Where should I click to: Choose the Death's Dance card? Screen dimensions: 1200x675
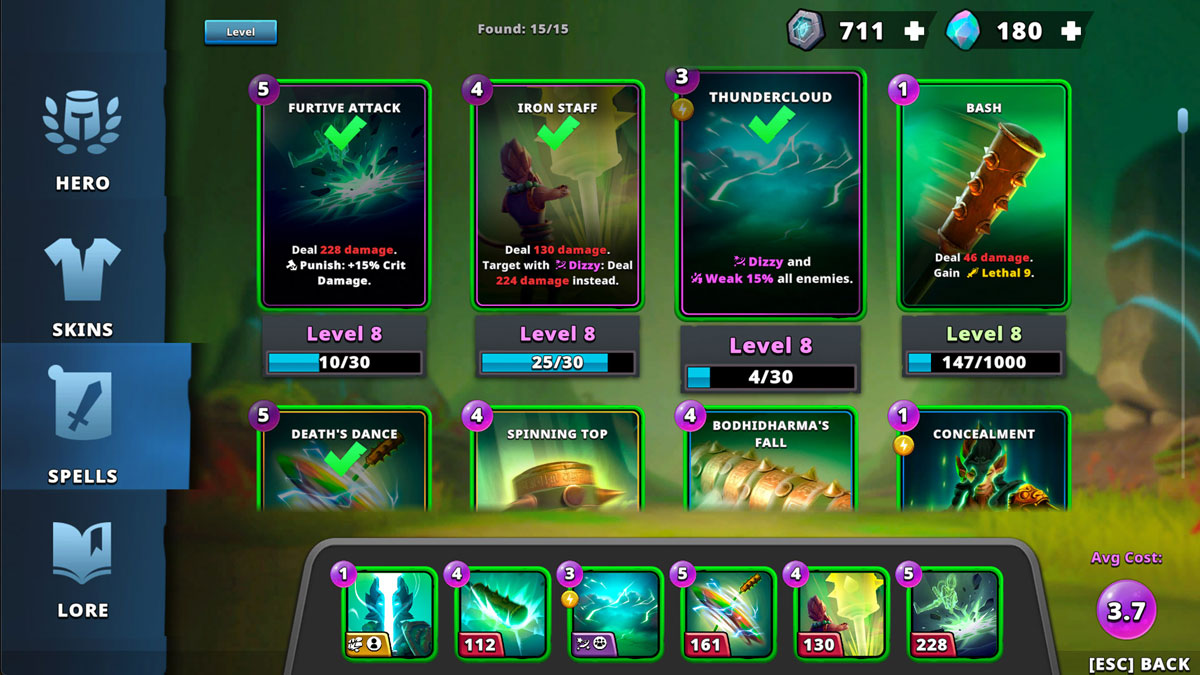tap(345, 460)
